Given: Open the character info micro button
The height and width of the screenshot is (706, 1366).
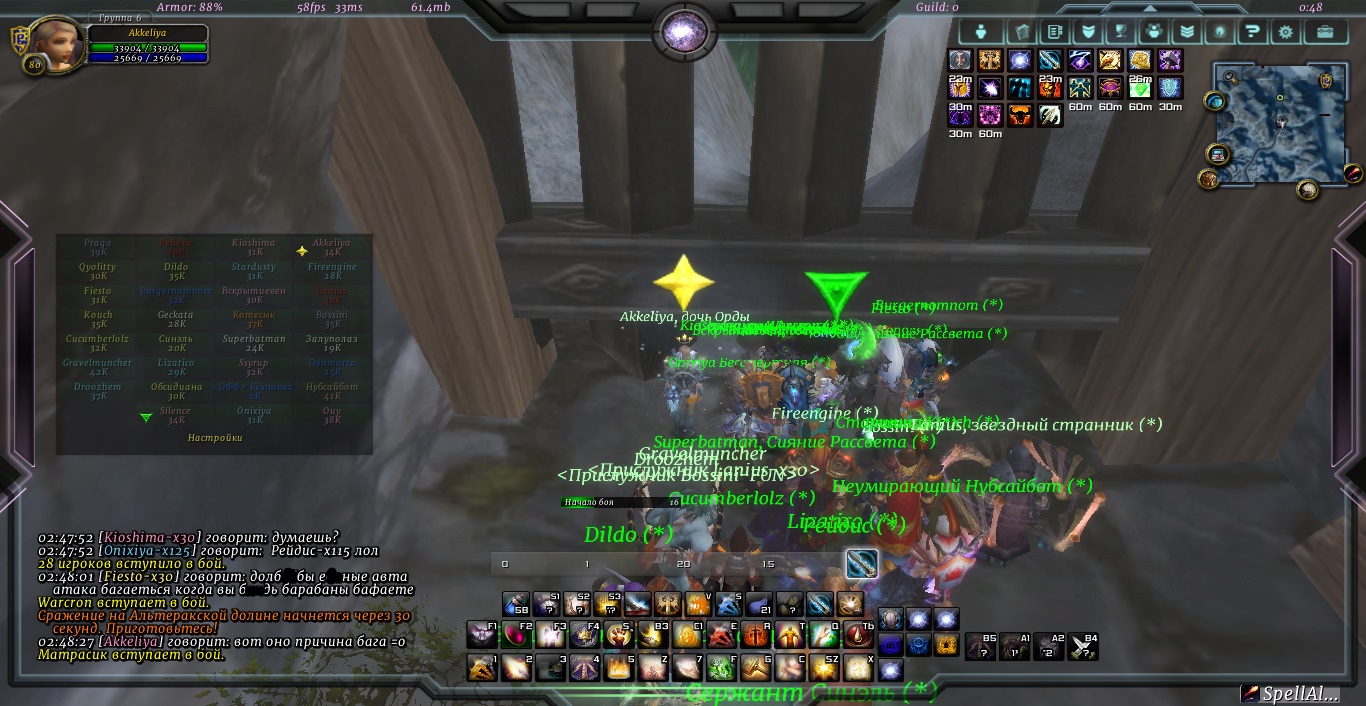Looking at the screenshot, I should click(x=981, y=31).
